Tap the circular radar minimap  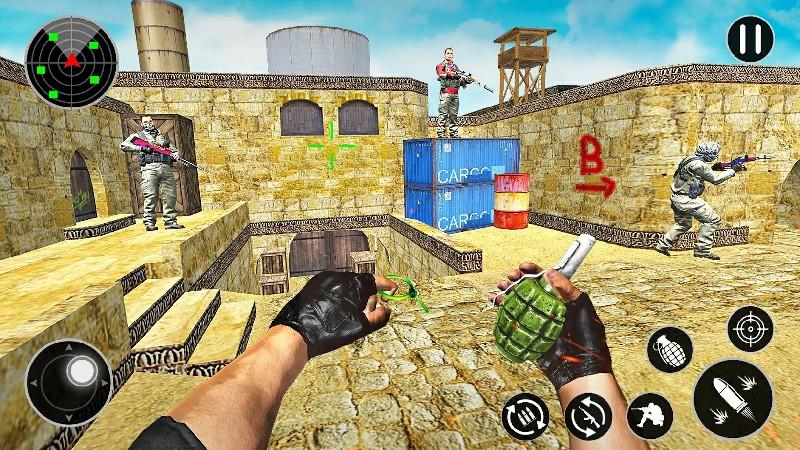click(69, 61)
